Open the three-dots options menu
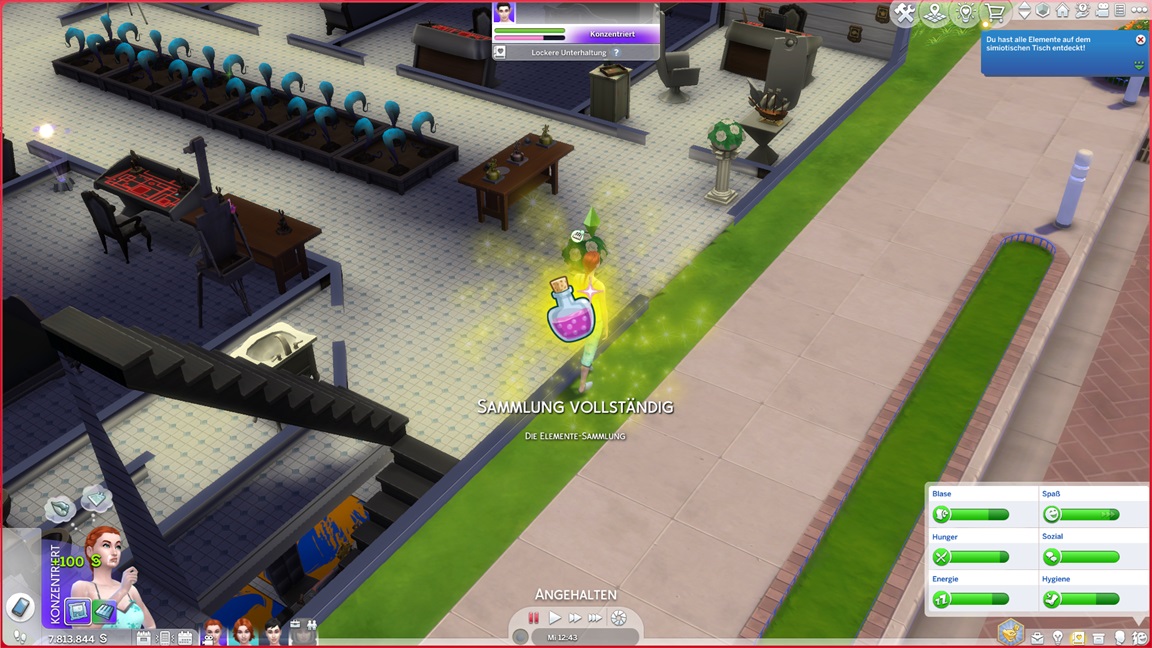 [x=1140, y=12]
